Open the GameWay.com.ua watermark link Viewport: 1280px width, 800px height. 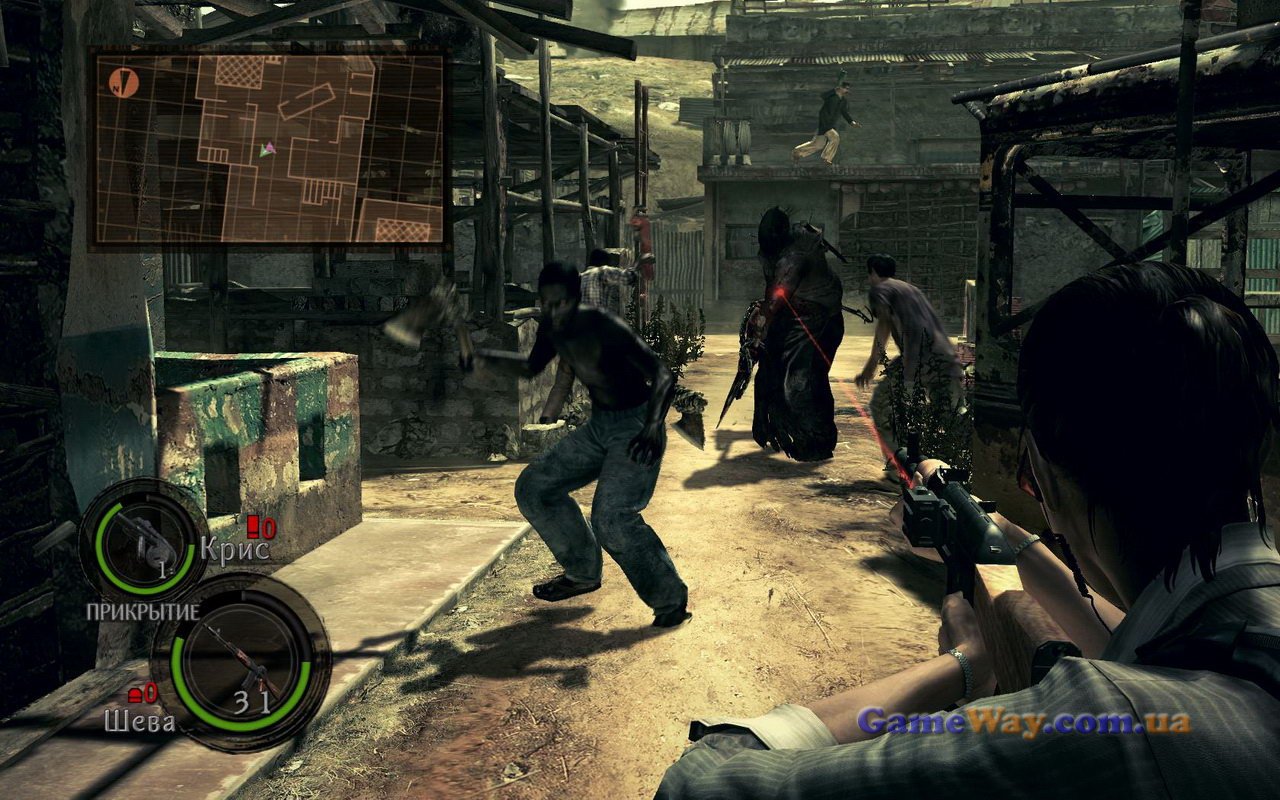(1023, 721)
